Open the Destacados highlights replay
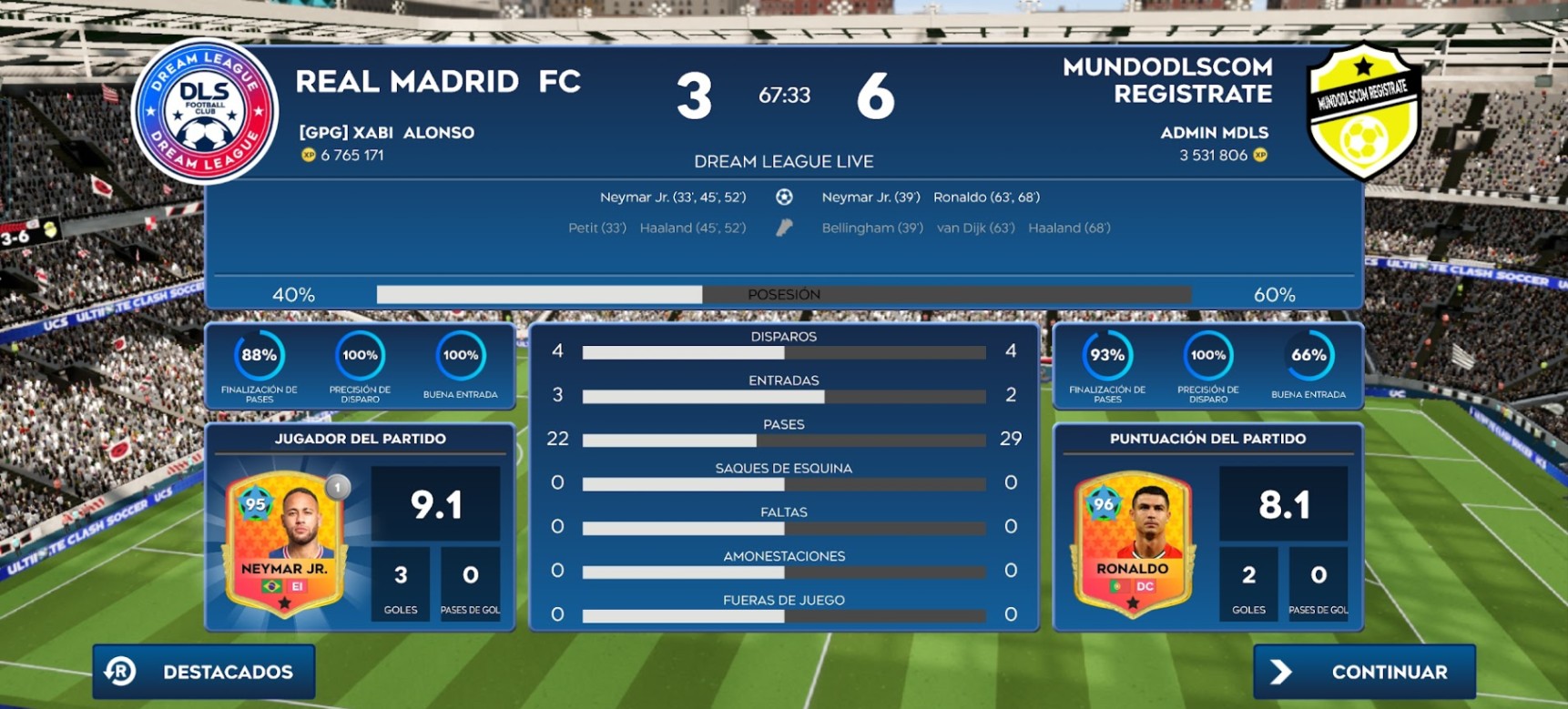Image resolution: width=1568 pixels, height=709 pixels. pos(204,672)
